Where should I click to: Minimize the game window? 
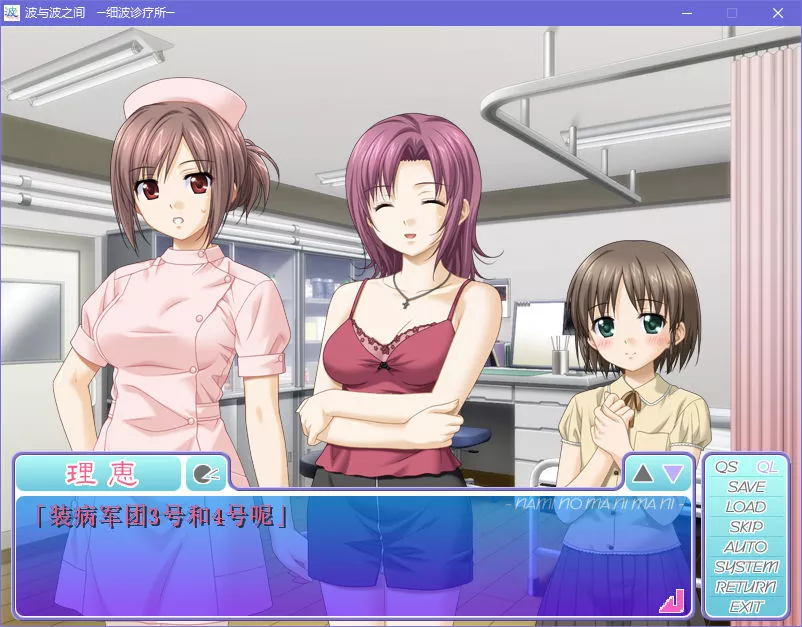(686, 13)
